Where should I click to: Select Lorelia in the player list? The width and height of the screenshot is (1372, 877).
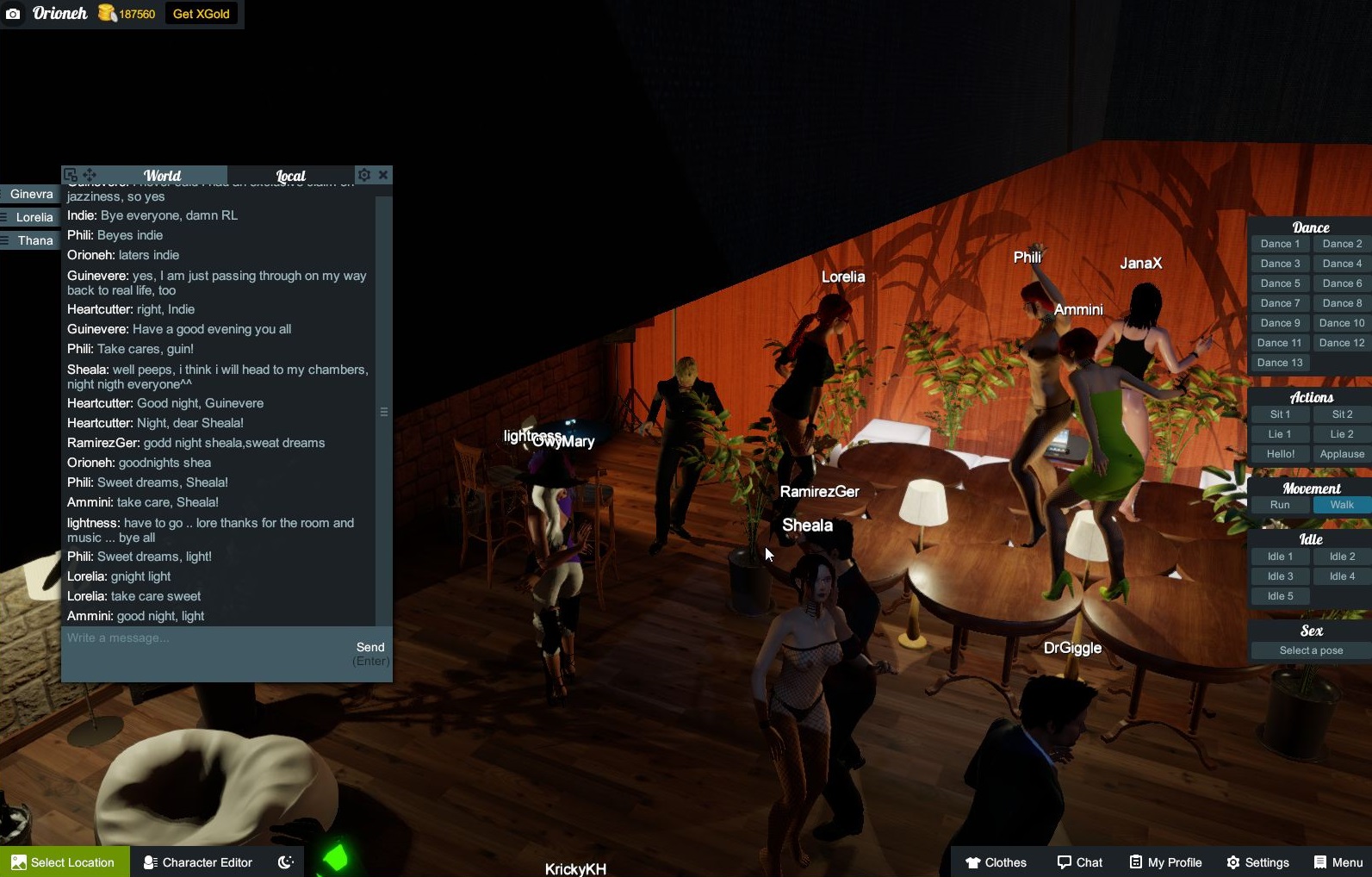pyautogui.click(x=34, y=217)
